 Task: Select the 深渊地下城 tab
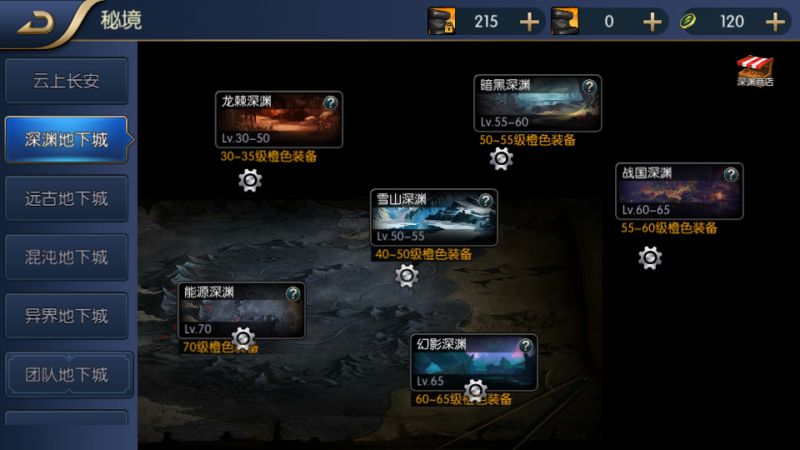(66, 140)
